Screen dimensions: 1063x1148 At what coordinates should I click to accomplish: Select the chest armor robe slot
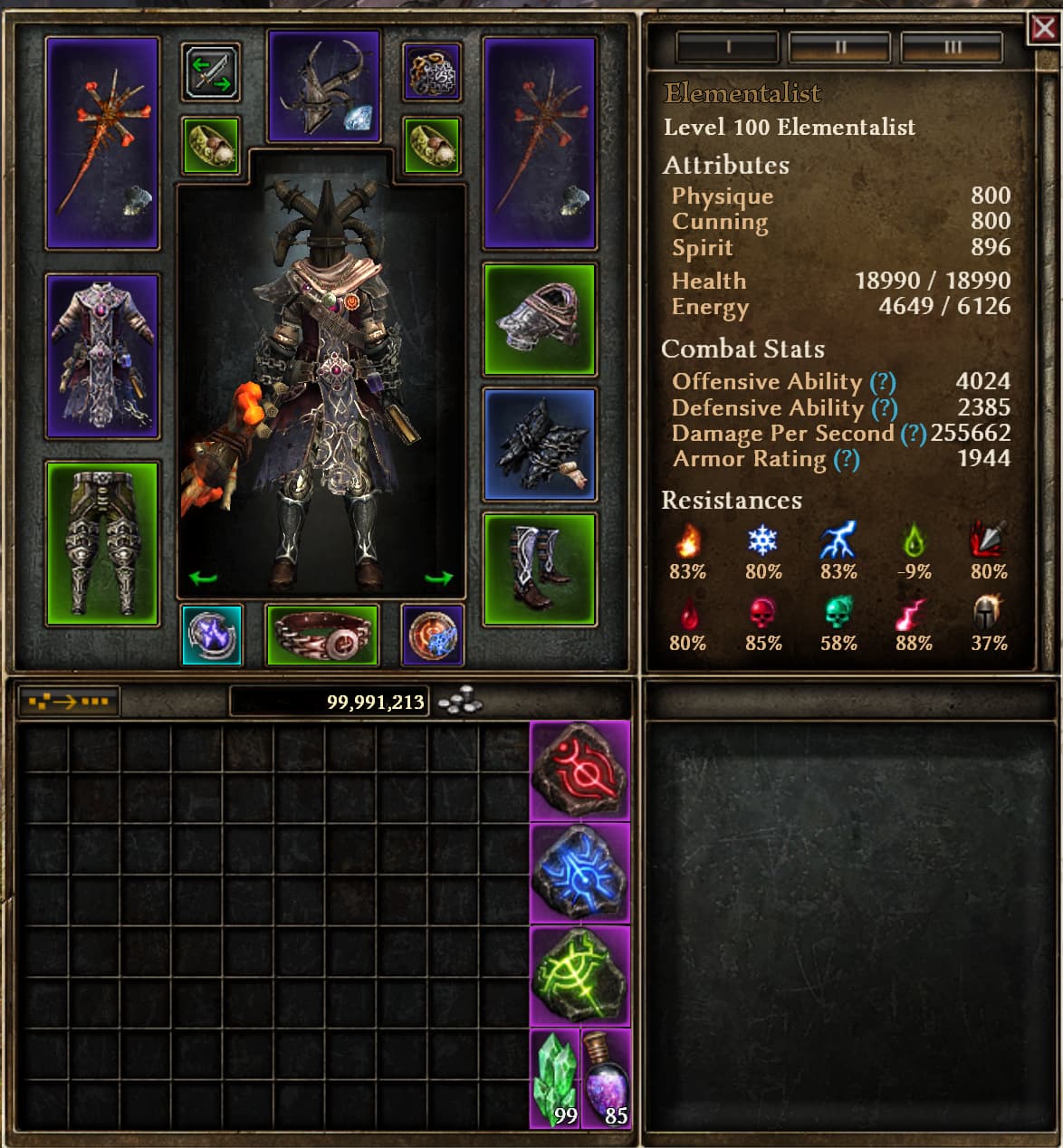(102, 356)
